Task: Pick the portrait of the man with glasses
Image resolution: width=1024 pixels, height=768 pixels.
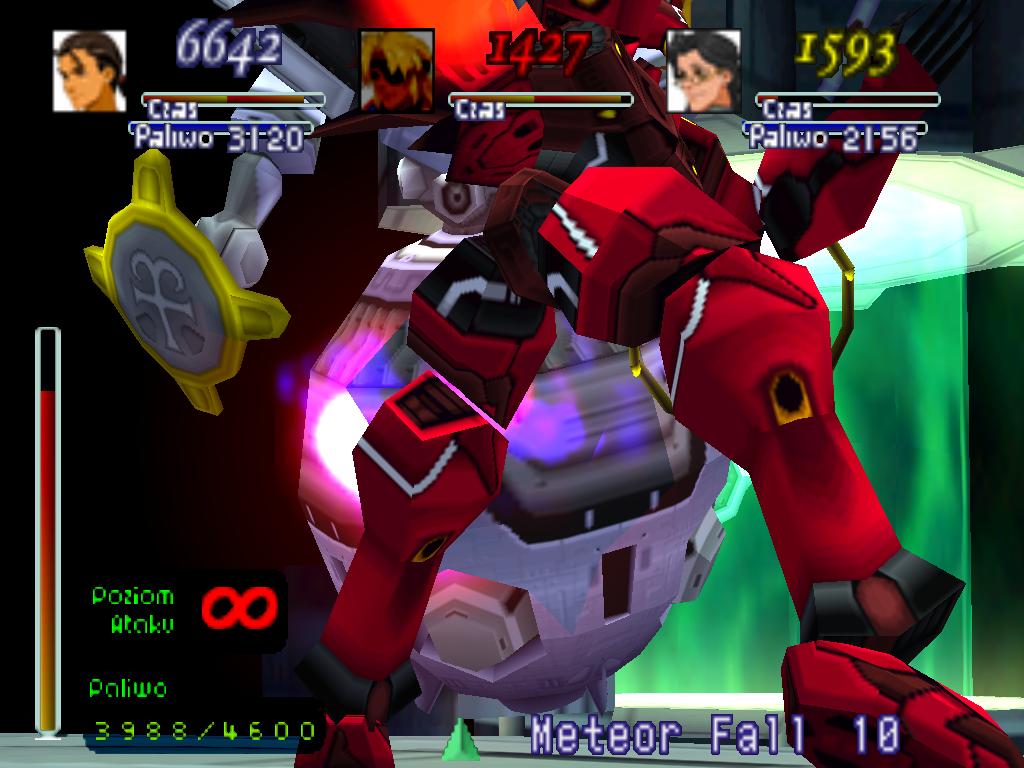Action: click(703, 70)
